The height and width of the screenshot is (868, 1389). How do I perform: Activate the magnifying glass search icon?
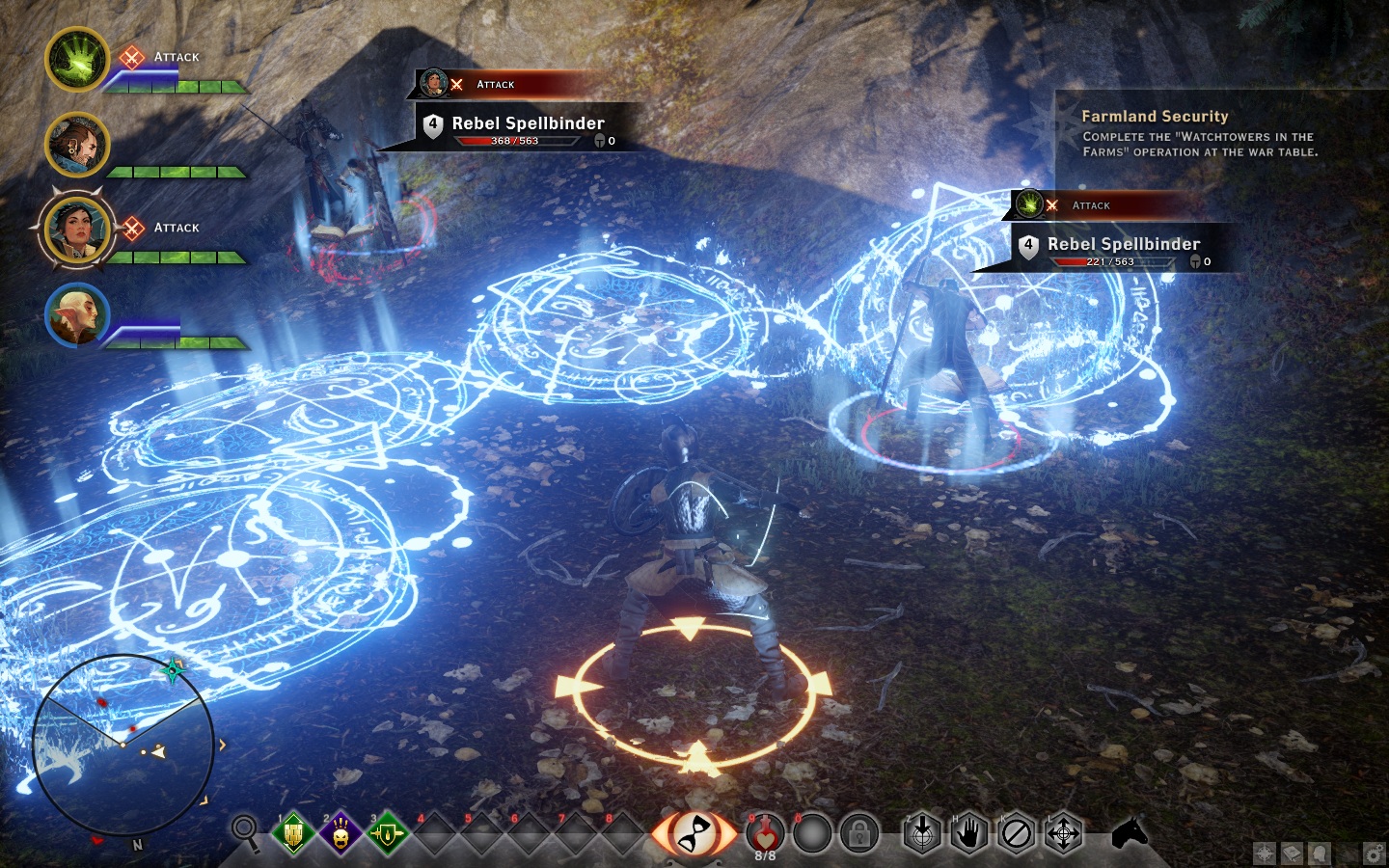pyautogui.click(x=246, y=831)
